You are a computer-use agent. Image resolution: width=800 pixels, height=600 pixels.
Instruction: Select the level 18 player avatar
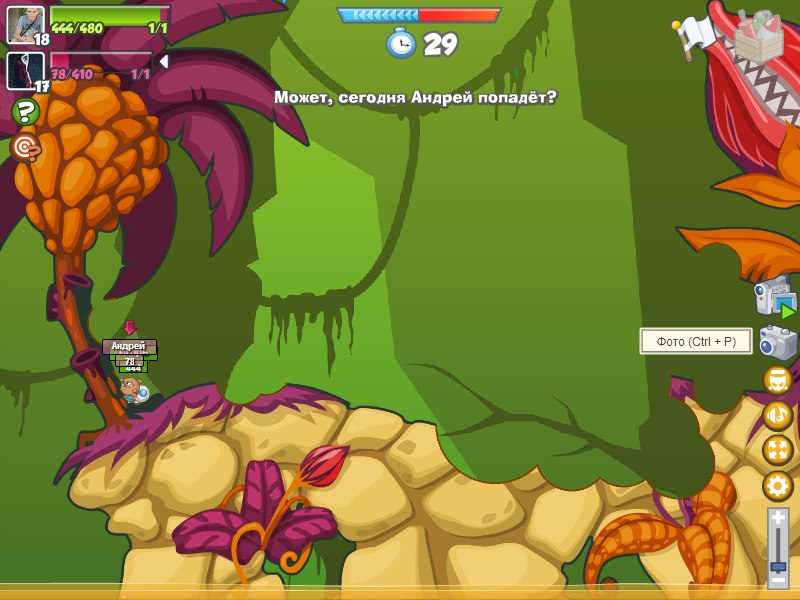25,24
